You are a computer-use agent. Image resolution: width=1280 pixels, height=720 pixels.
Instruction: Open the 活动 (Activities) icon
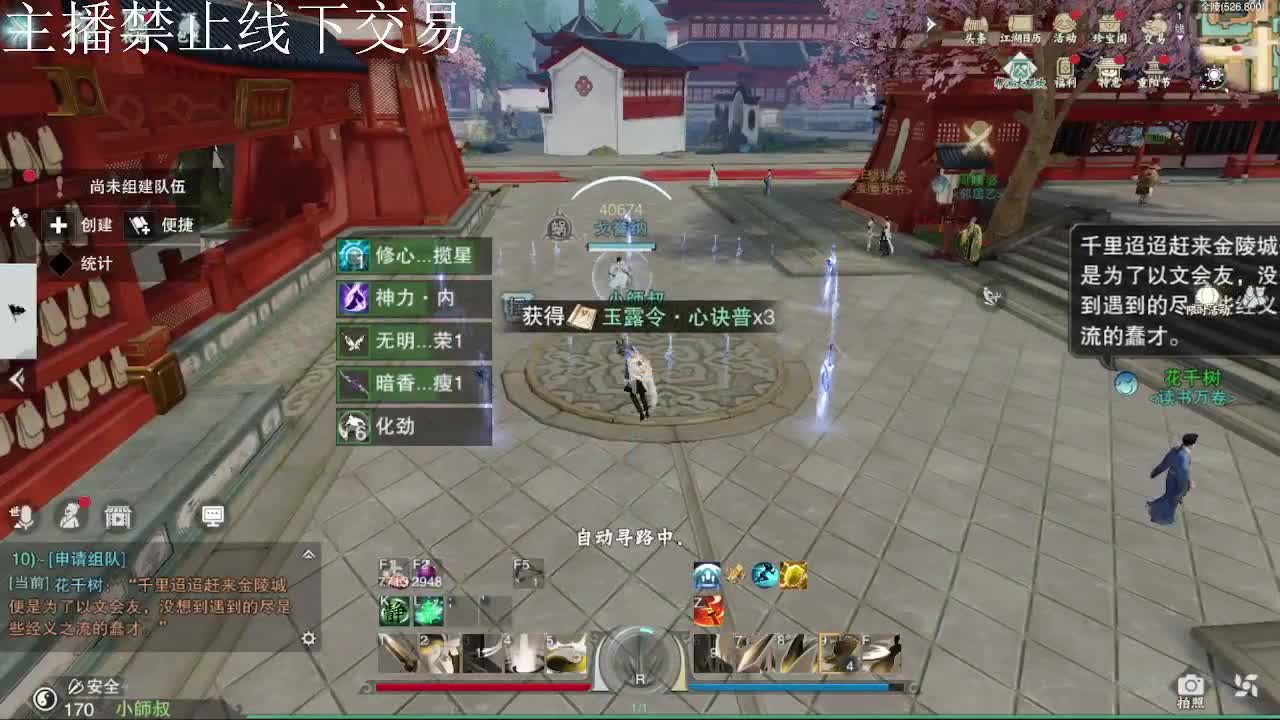point(1064,24)
